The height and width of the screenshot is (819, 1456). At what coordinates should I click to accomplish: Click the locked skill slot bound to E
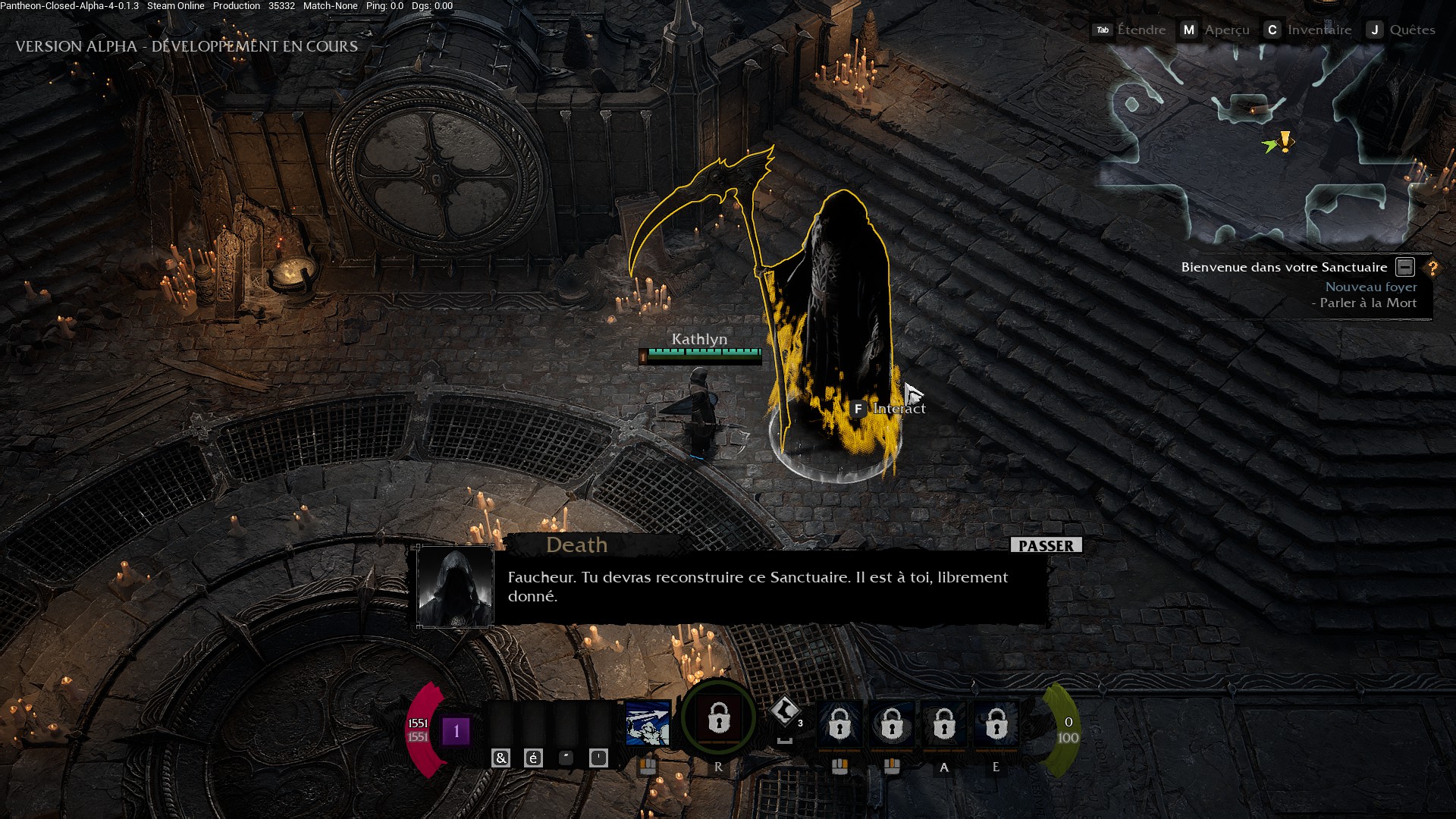(996, 724)
